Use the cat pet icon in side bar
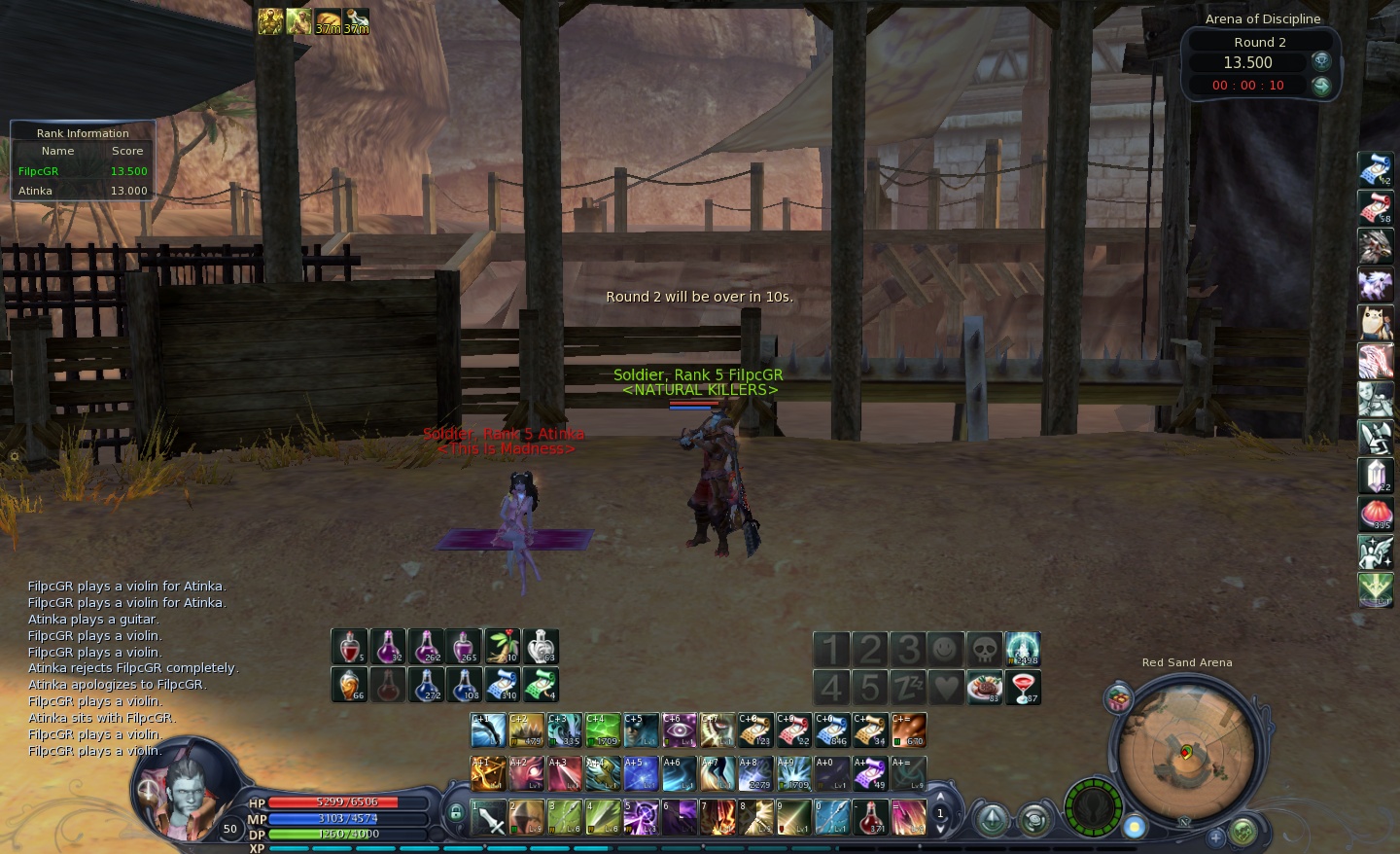 tap(1376, 322)
